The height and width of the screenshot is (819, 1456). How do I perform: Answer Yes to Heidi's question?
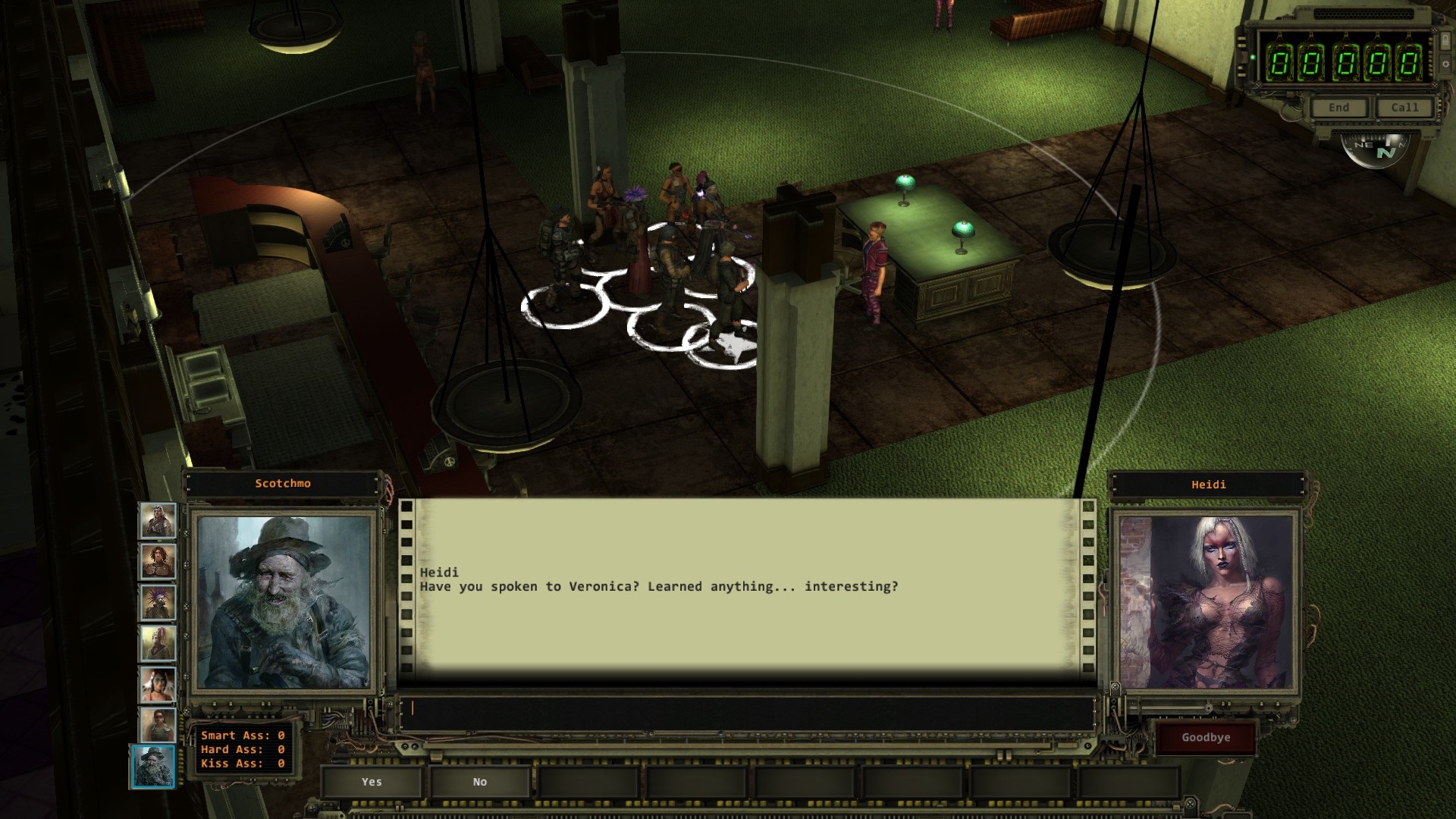372,782
